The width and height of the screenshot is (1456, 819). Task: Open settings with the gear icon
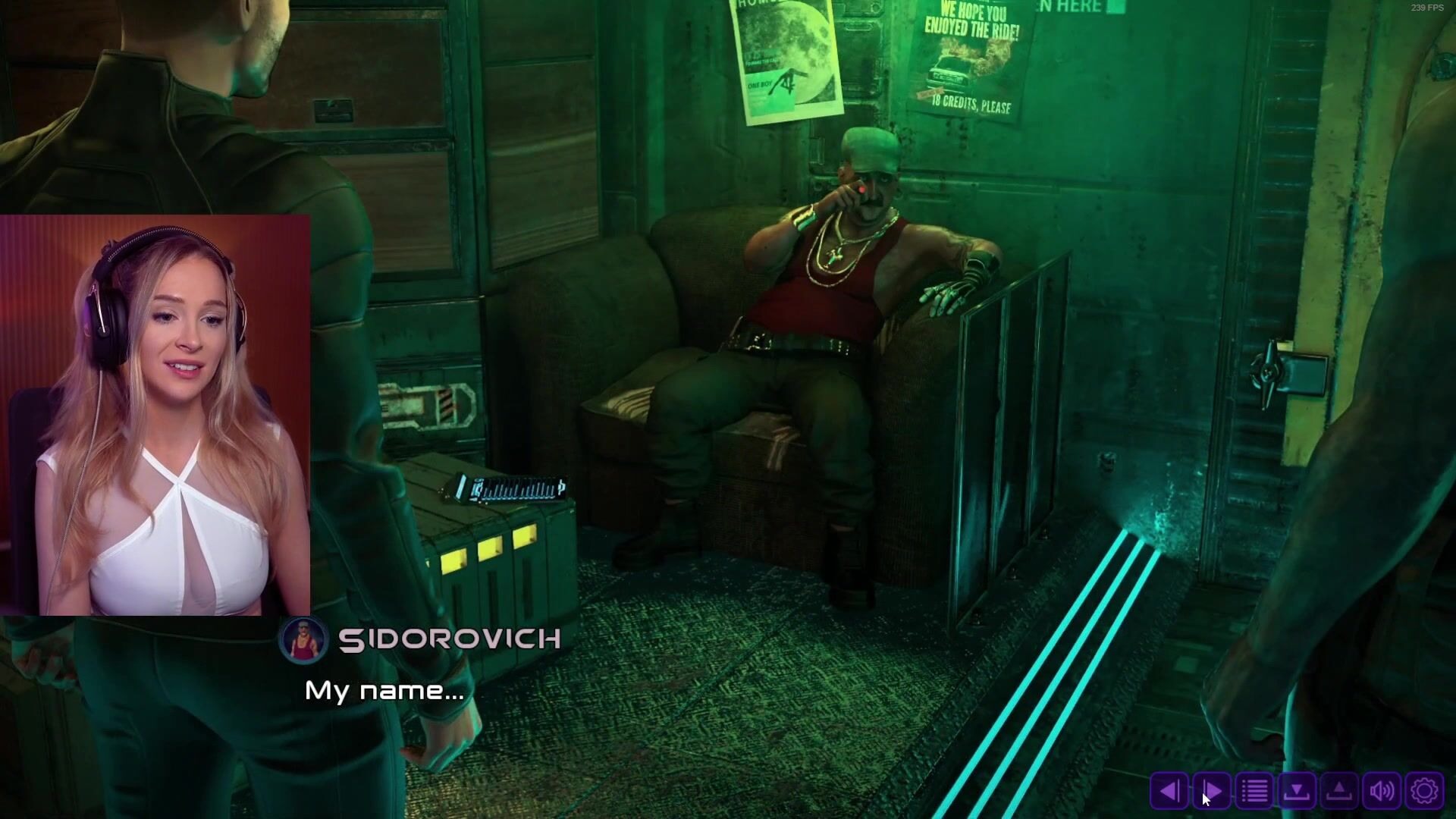click(1424, 791)
